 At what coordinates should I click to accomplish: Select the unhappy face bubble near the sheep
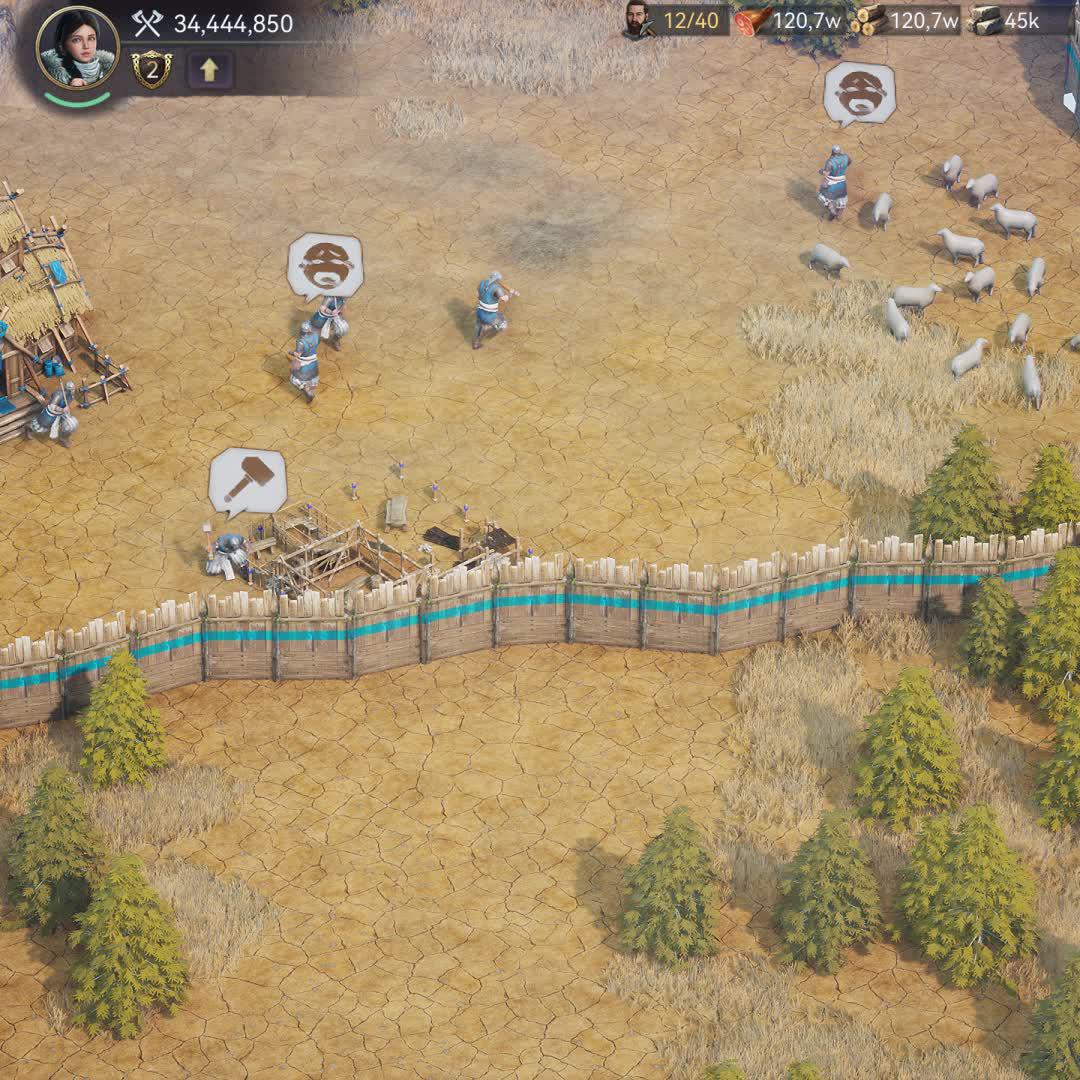pos(859,92)
